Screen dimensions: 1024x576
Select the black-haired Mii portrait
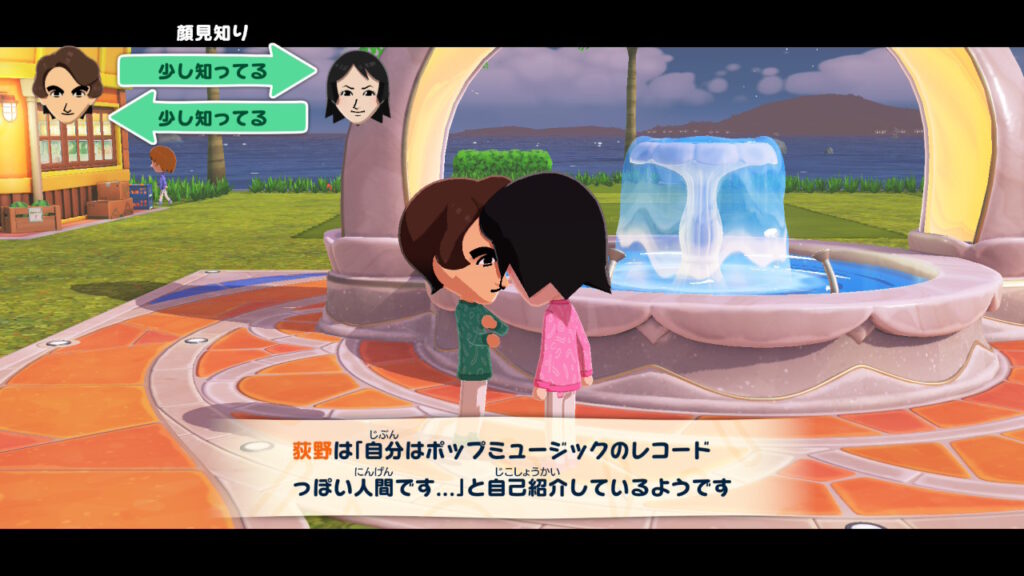pyautogui.click(x=357, y=88)
